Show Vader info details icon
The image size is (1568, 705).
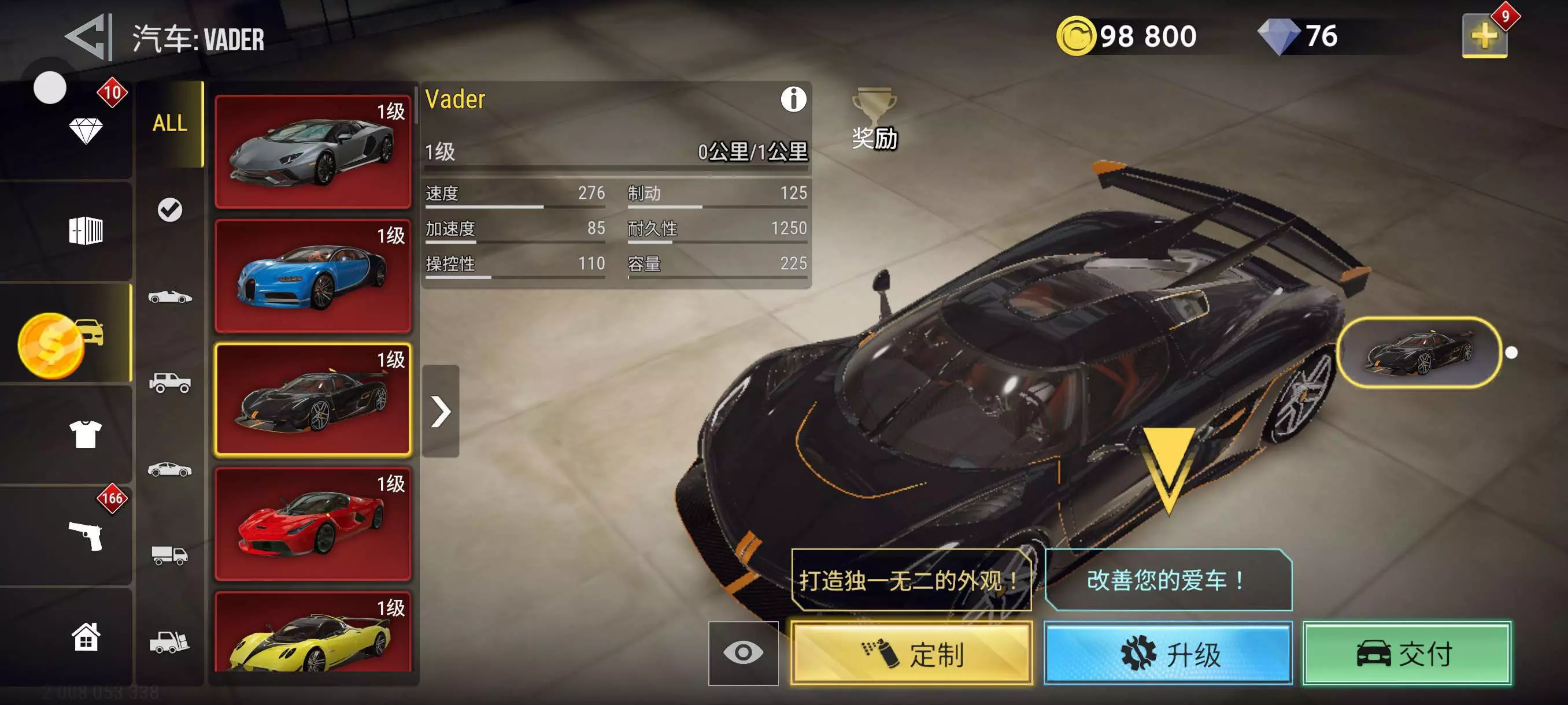click(x=793, y=99)
